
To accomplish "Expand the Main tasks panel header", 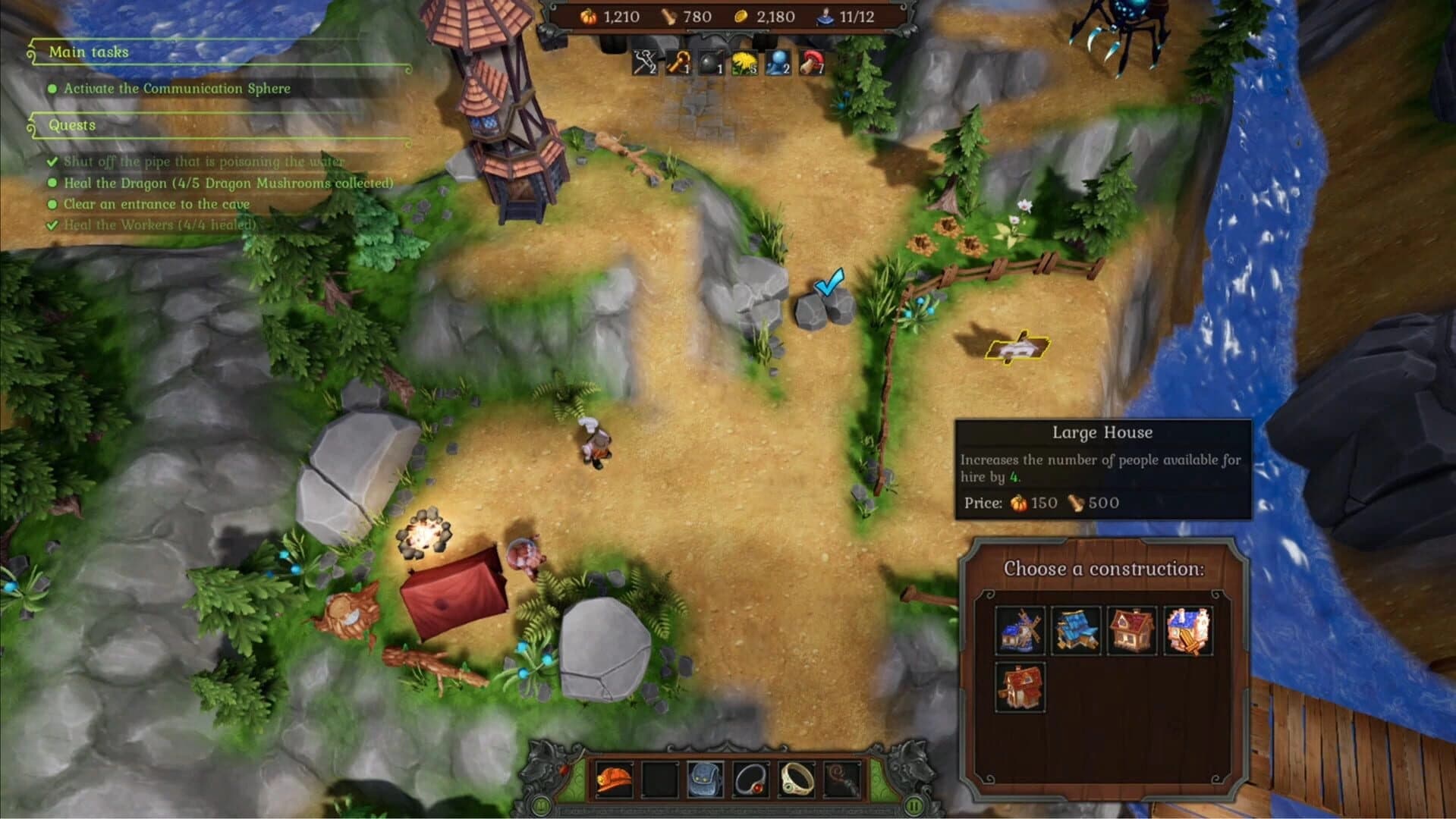I will point(89,52).
